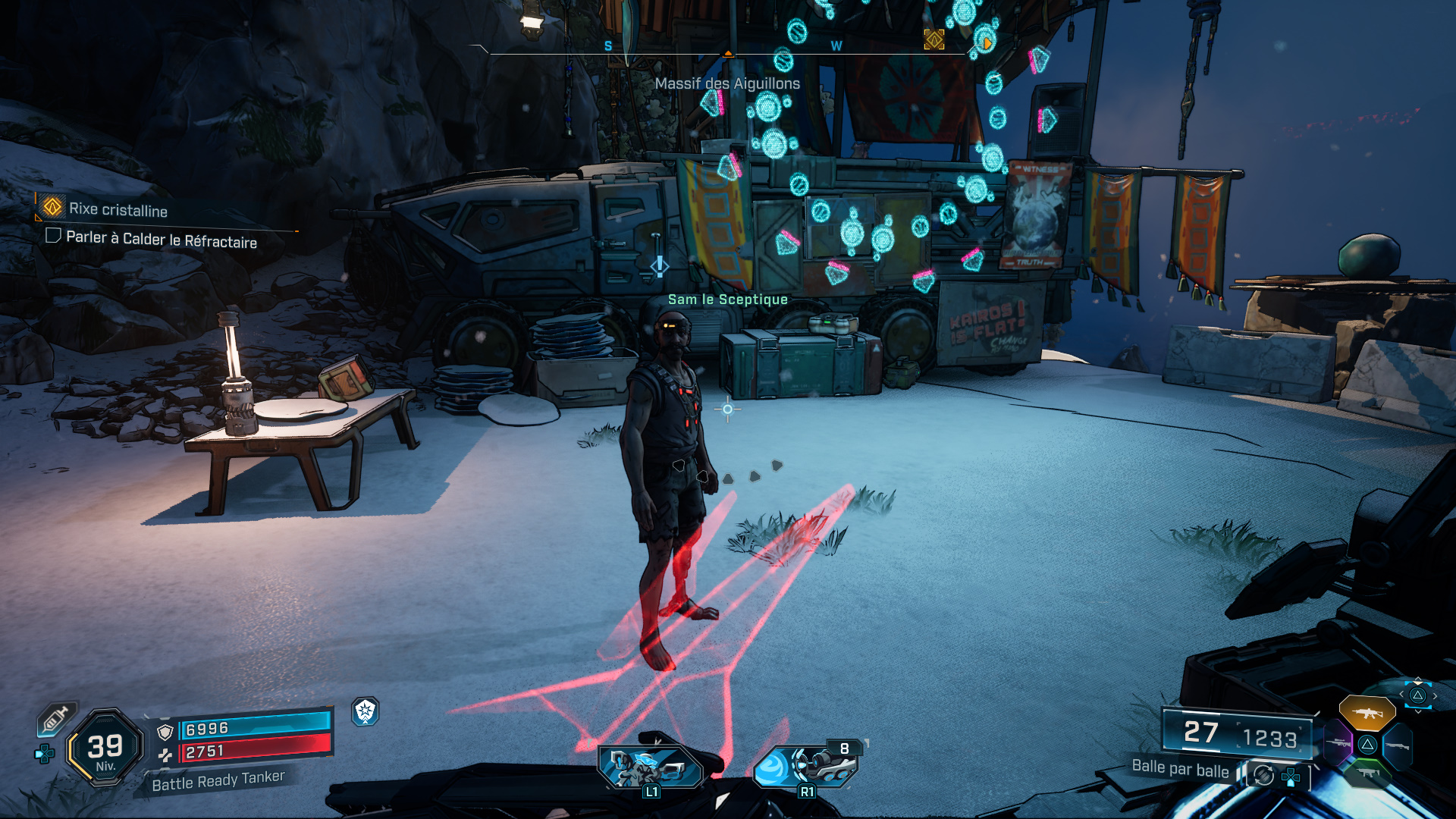Switch to the purple sniper rifle slot
Viewport: 1456px width, 819px height.
tap(1338, 743)
